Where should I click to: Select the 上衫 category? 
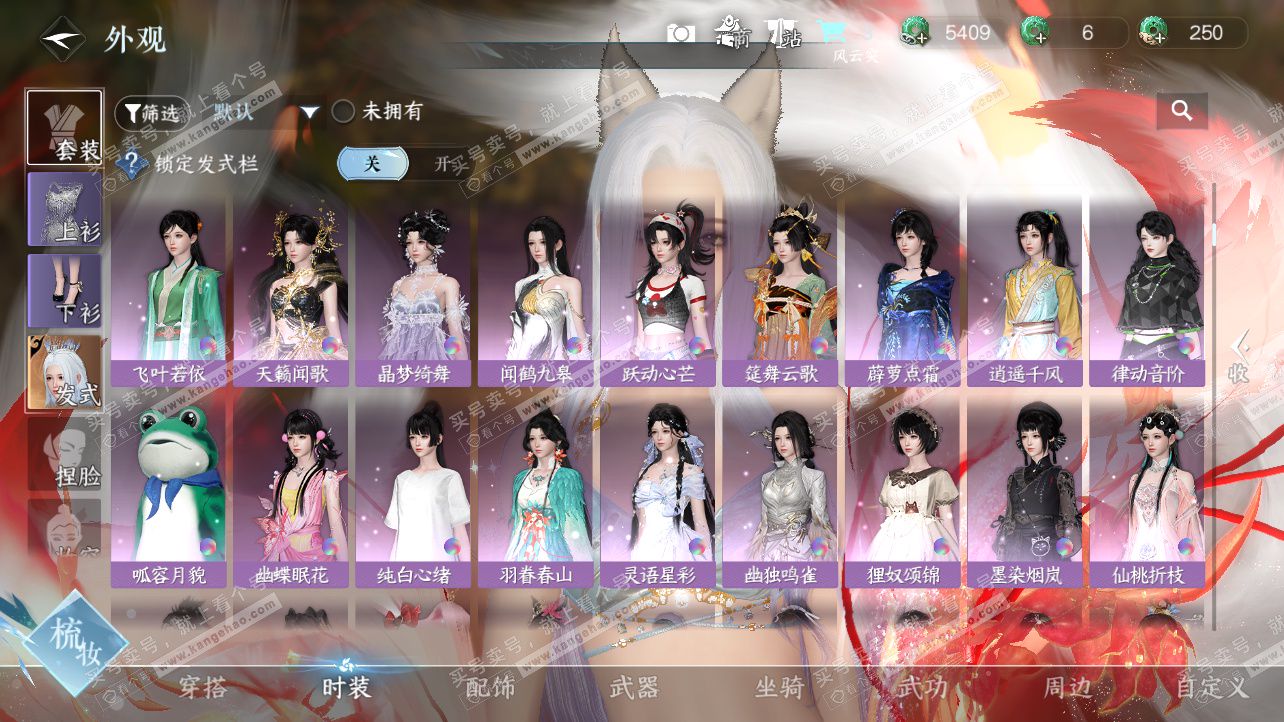(x=65, y=208)
